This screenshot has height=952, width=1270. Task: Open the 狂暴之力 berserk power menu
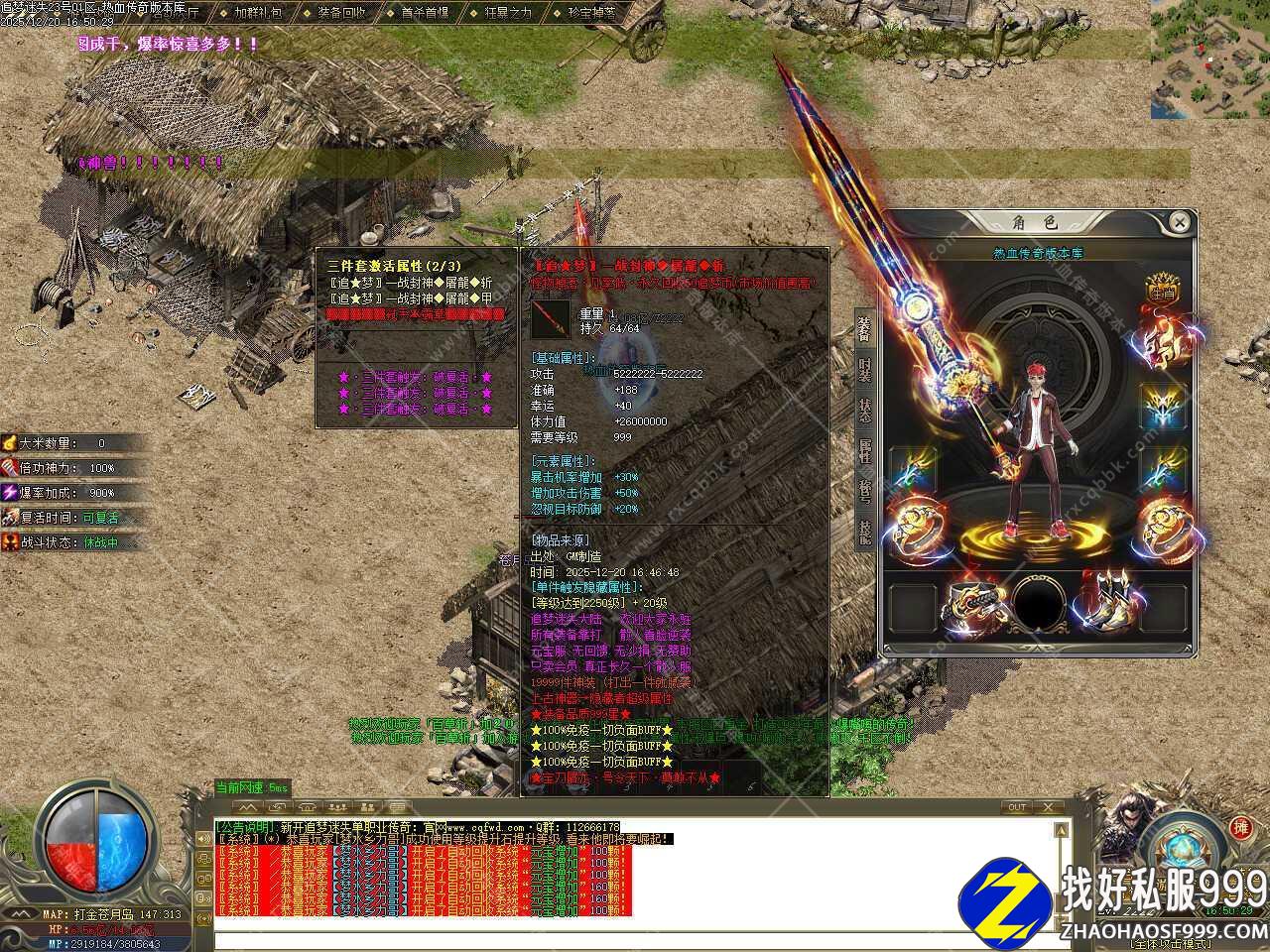pyautogui.click(x=509, y=13)
